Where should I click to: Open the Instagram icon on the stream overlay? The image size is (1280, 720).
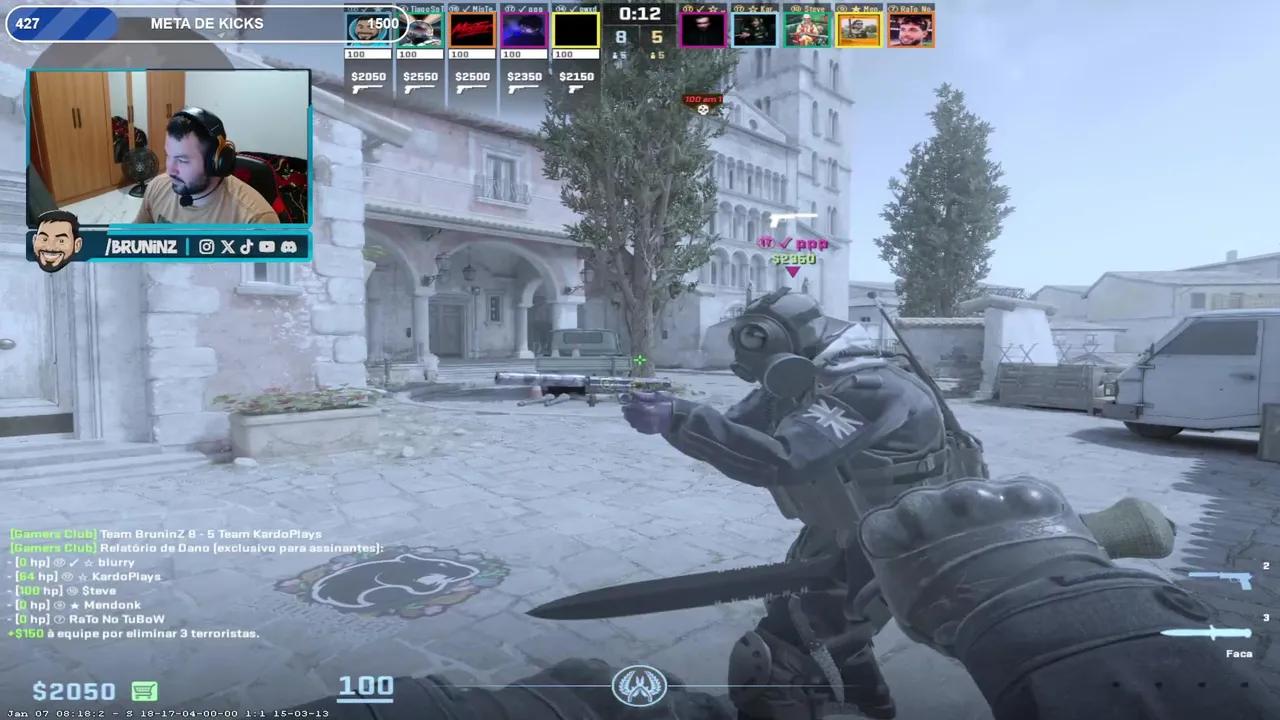point(206,247)
